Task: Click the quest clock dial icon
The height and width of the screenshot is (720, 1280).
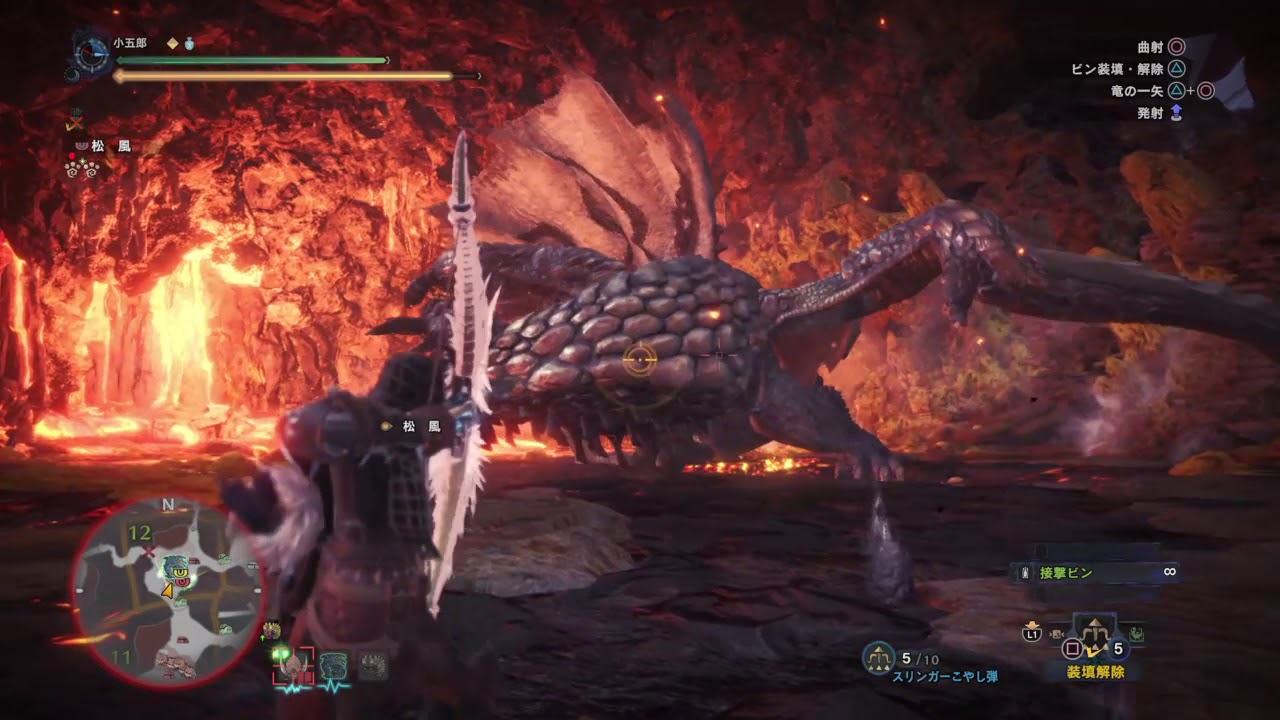Action: click(92, 53)
